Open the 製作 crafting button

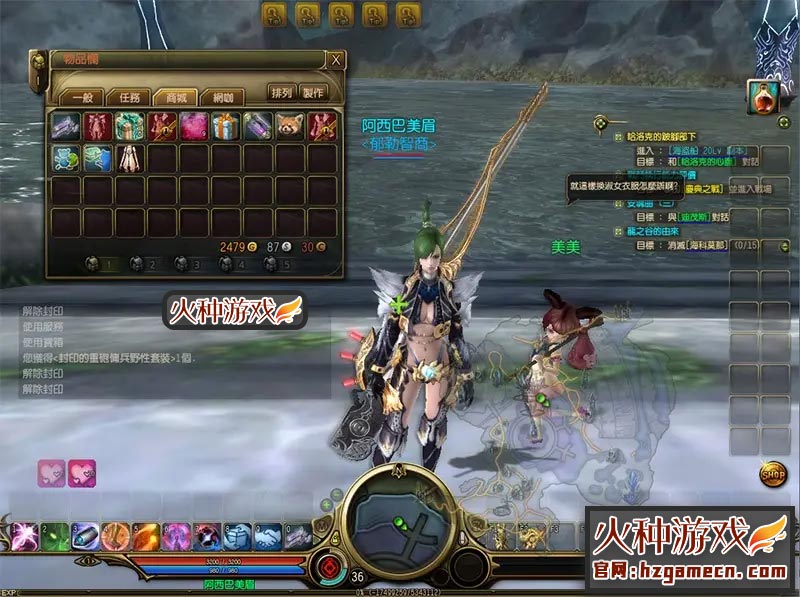(314, 93)
